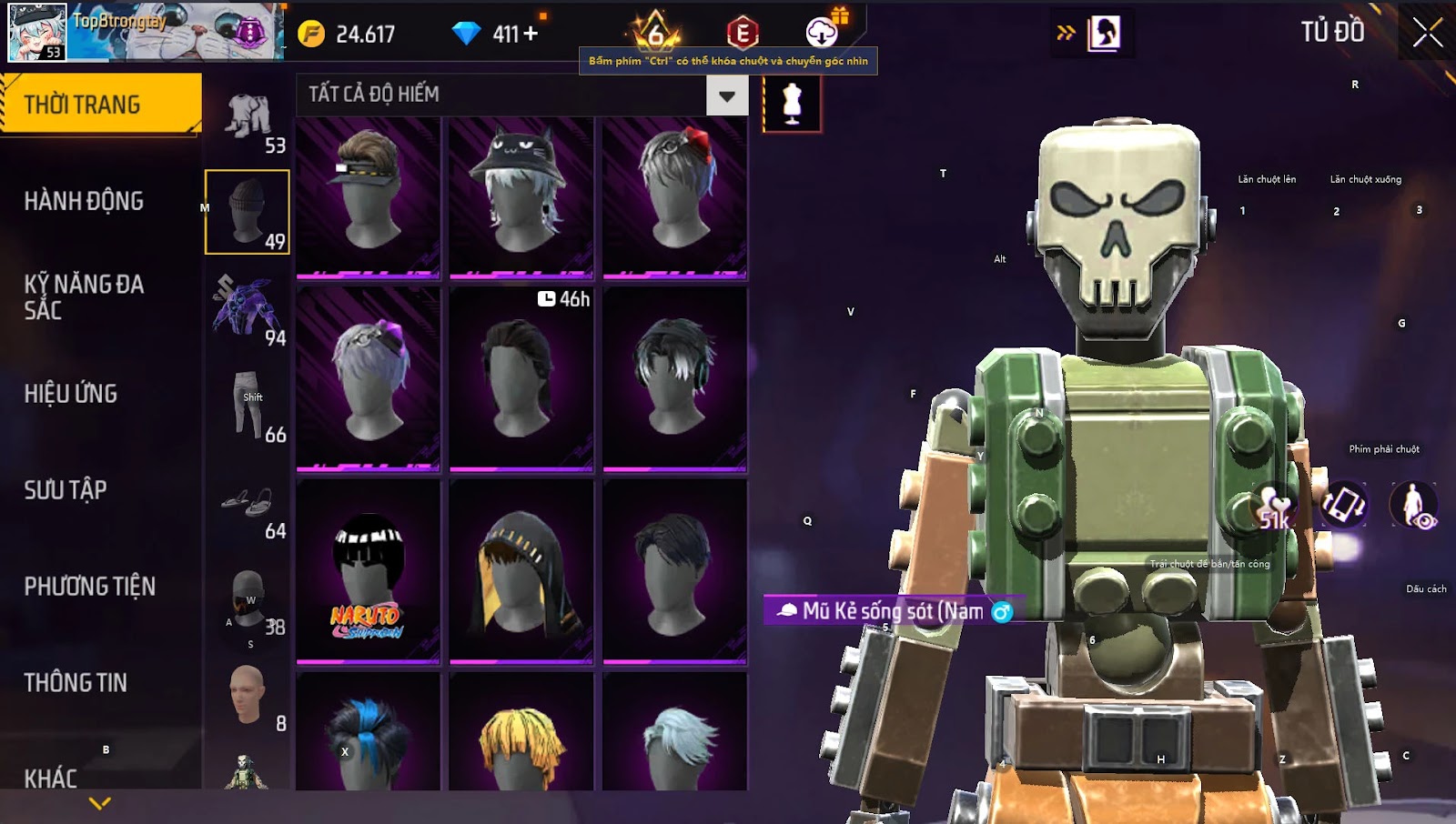Screen dimensions: 1456x824
Task: Open the face mask category
Action: (248, 600)
